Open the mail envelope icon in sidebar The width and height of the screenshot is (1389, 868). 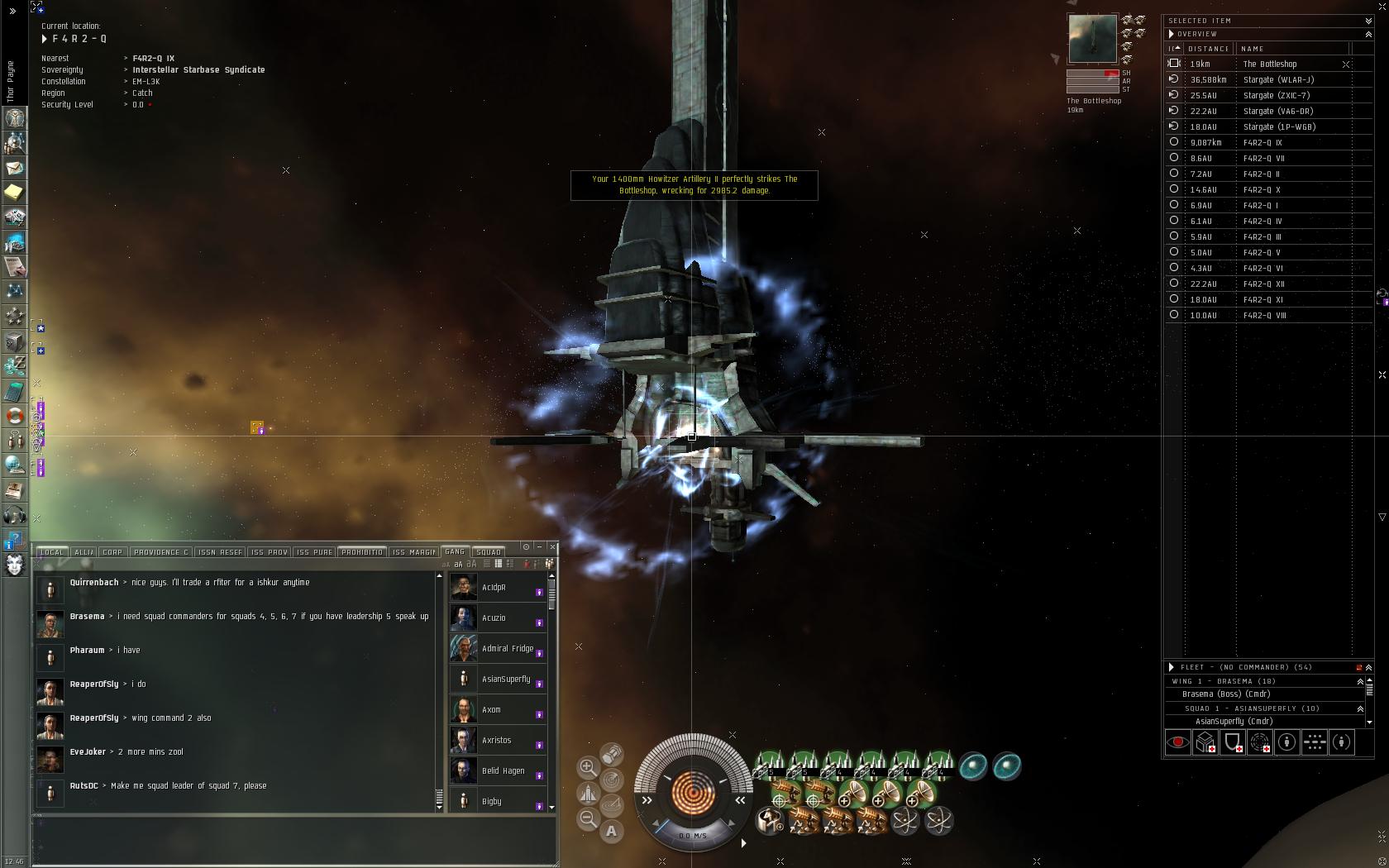tap(14, 168)
